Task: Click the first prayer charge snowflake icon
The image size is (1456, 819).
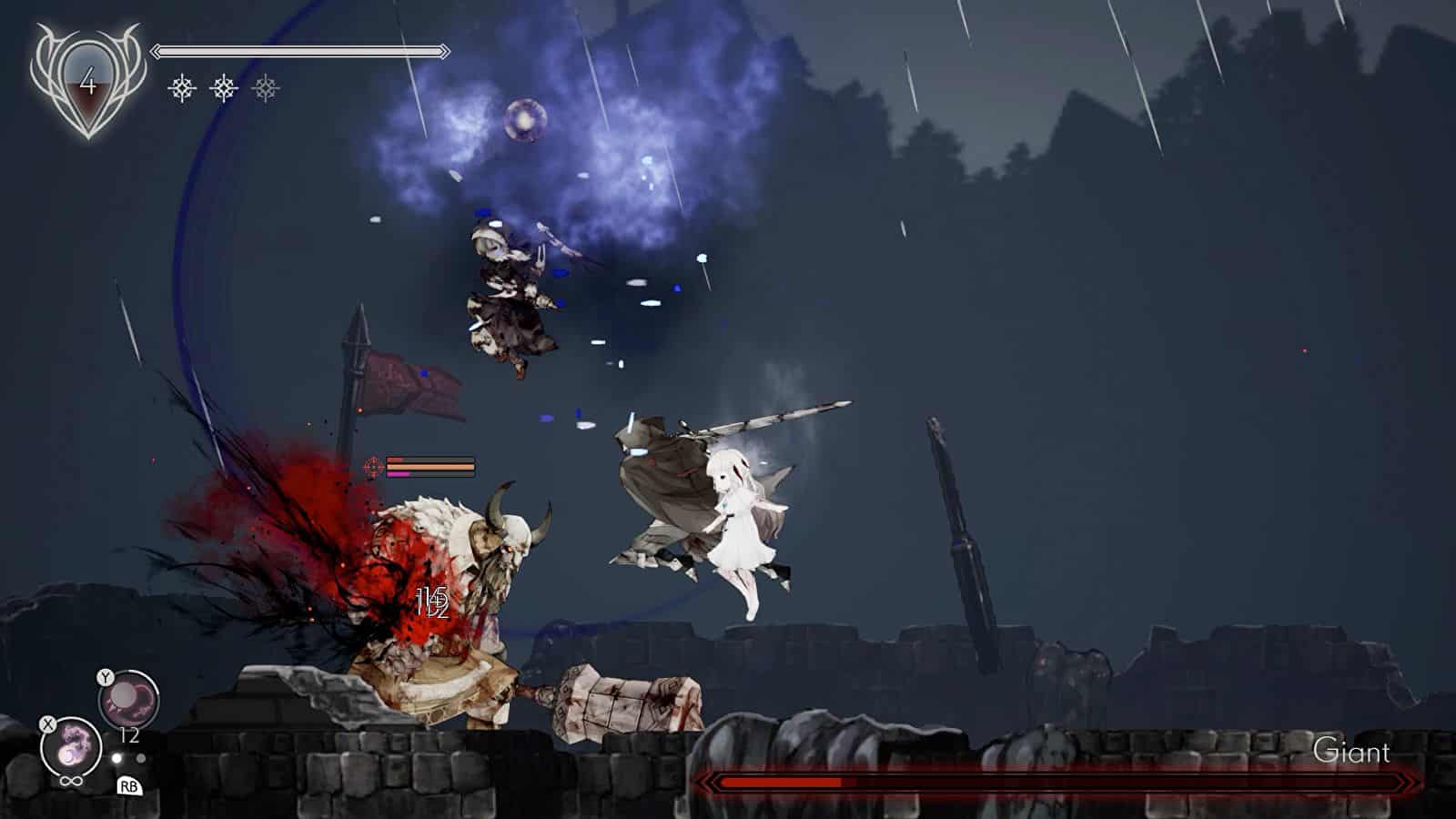Action: coord(182,88)
